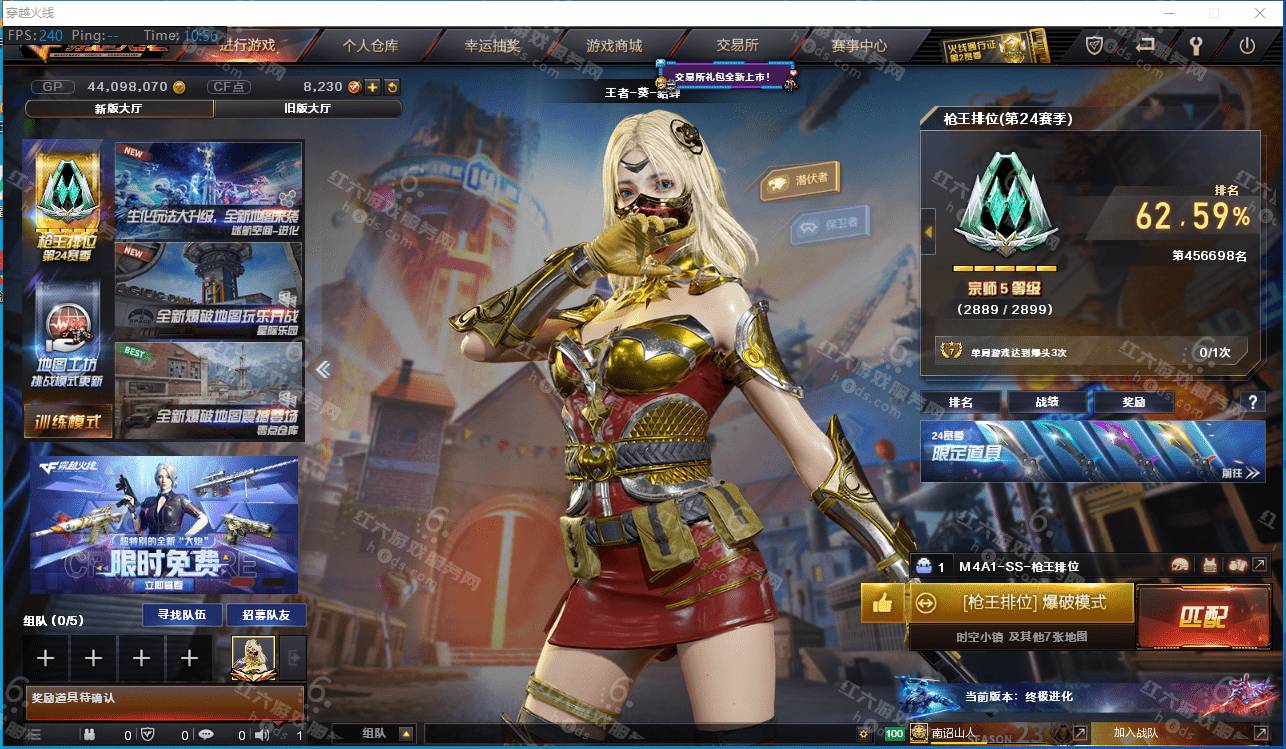
Task: Open the 战绩 record tab
Action: click(x=1046, y=402)
